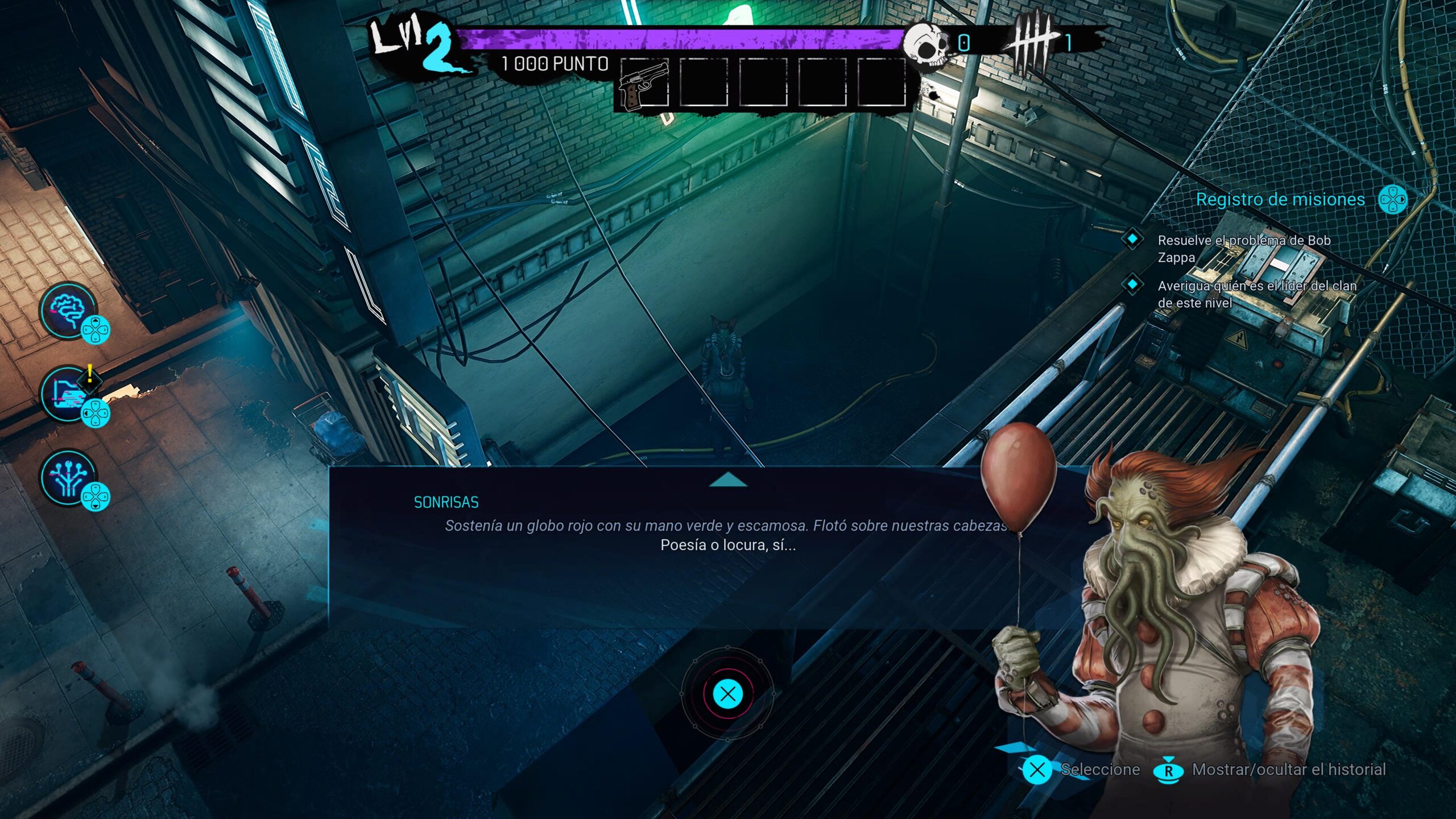The height and width of the screenshot is (819, 1456).
Task: Open the Registro de misiones log
Action: 1280,200
